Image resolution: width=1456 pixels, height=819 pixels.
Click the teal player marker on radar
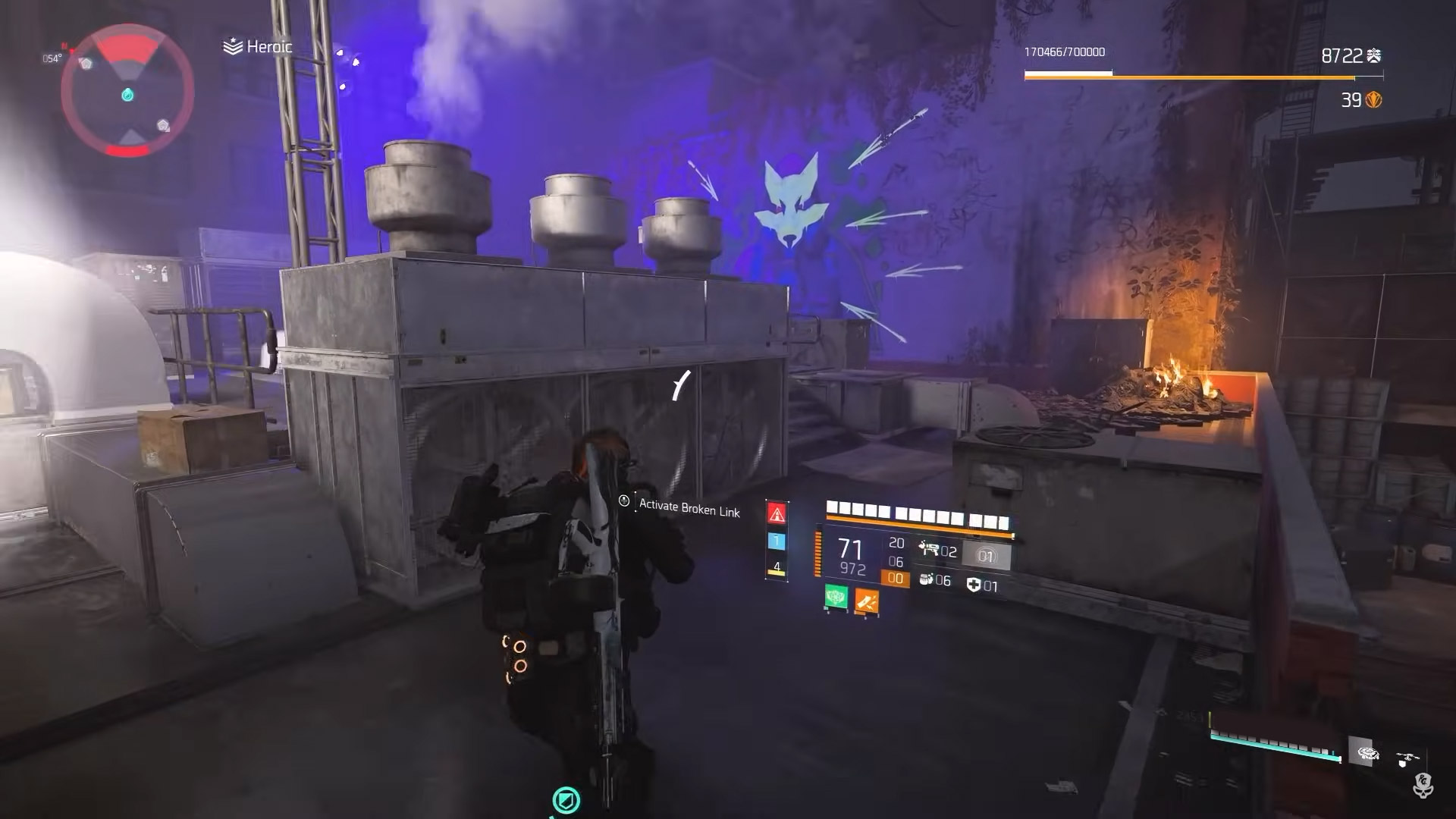pyautogui.click(x=127, y=95)
